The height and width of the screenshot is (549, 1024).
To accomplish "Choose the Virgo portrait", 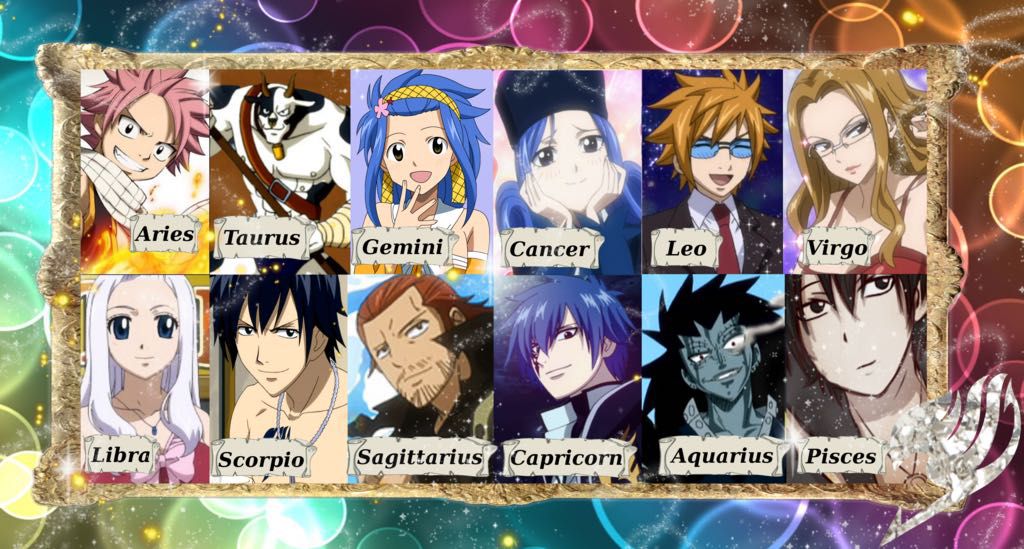I will 855,165.
